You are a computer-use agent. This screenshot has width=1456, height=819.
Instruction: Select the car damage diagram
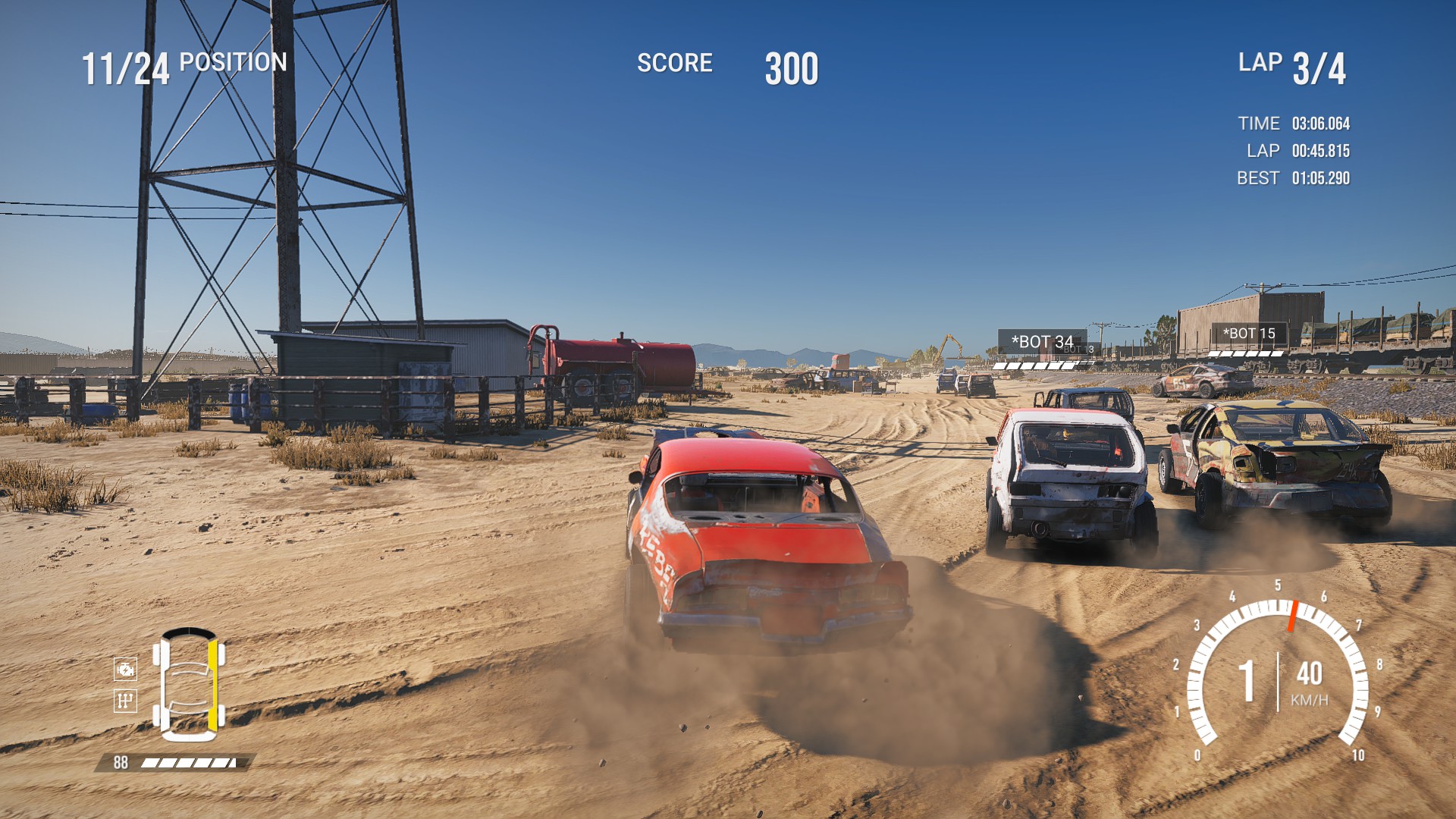(x=189, y=684)
